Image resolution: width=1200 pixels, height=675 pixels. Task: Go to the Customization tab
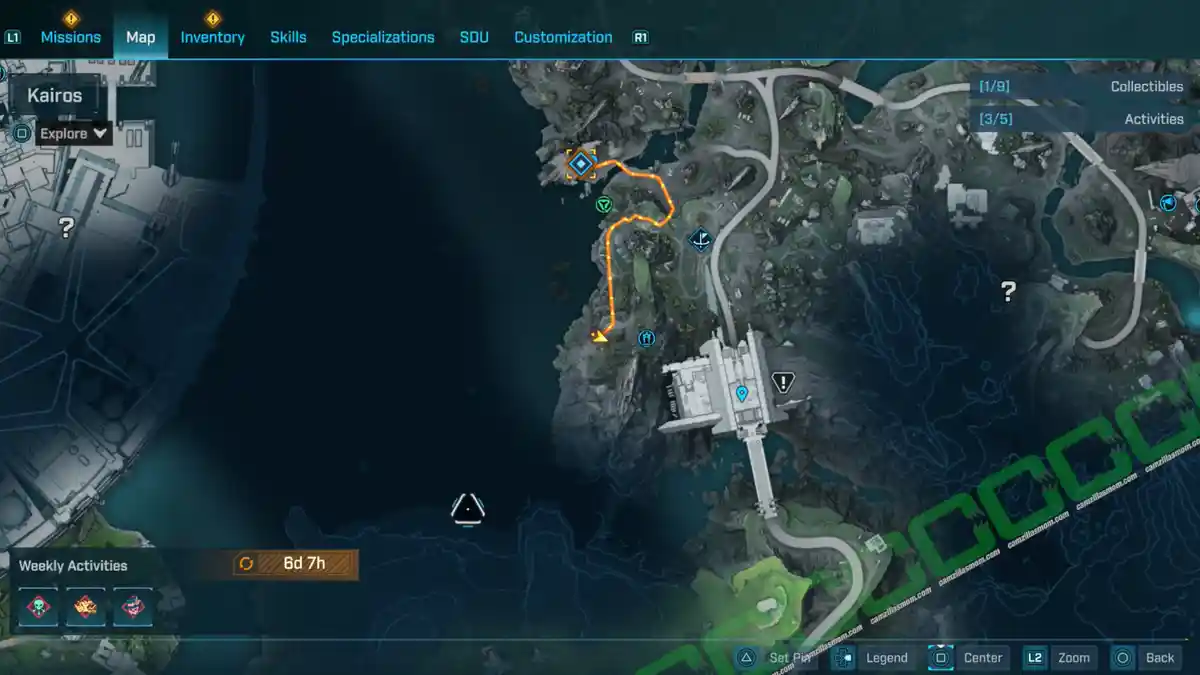click(x=563, y=37)
